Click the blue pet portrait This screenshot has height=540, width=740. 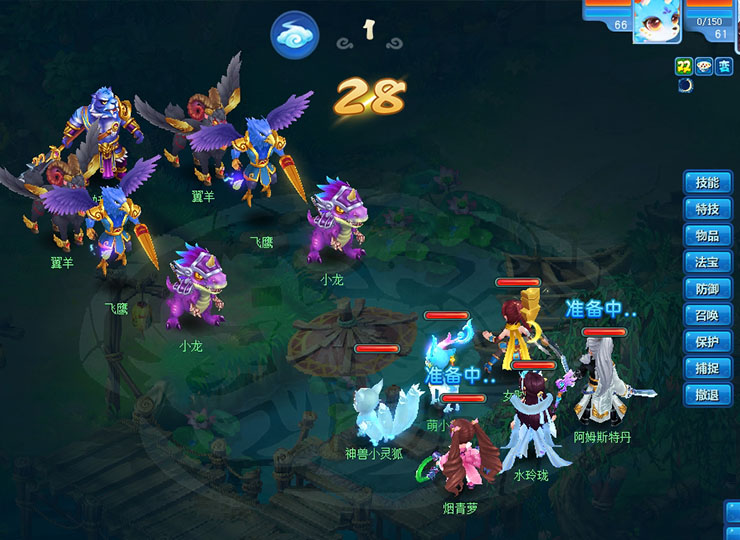pos(657,21)
